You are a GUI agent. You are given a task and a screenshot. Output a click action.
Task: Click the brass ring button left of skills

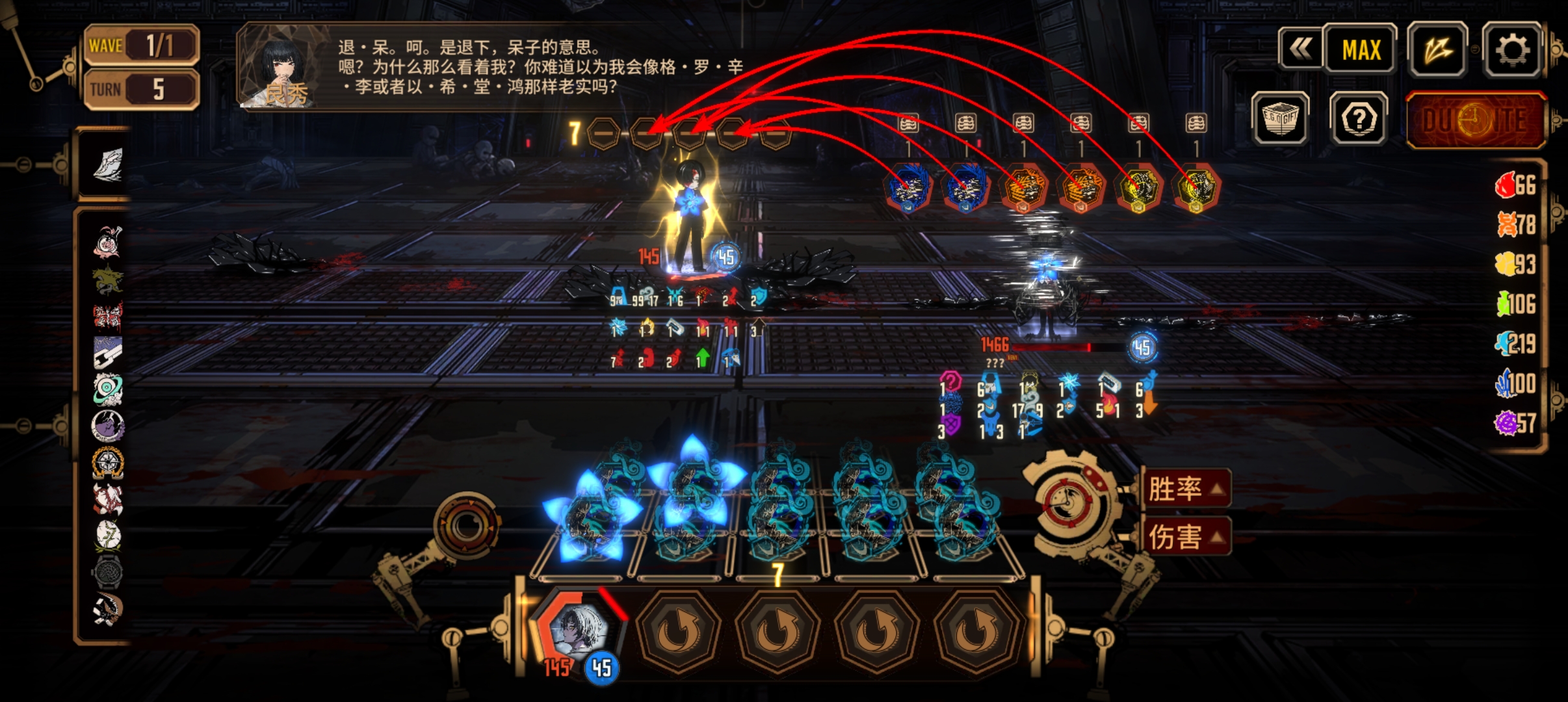point(466,524)
